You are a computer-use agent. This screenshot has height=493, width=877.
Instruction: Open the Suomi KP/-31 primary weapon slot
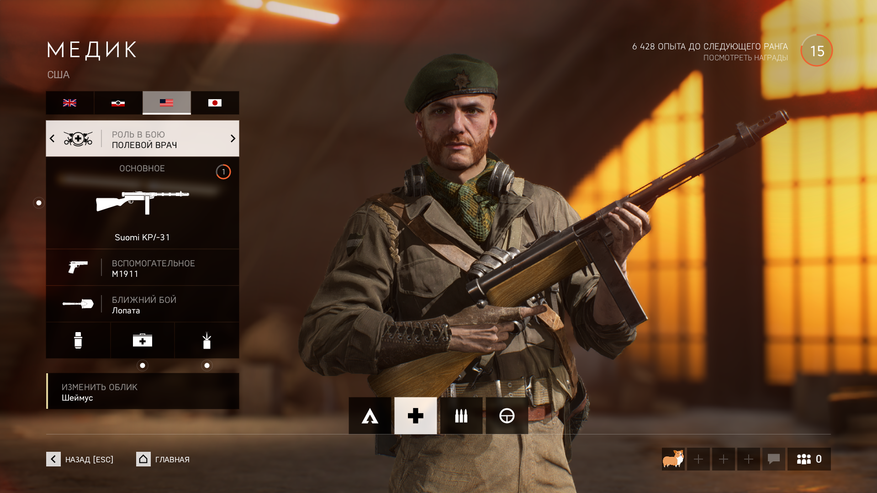pyautogui.click(x=142, y=203)
